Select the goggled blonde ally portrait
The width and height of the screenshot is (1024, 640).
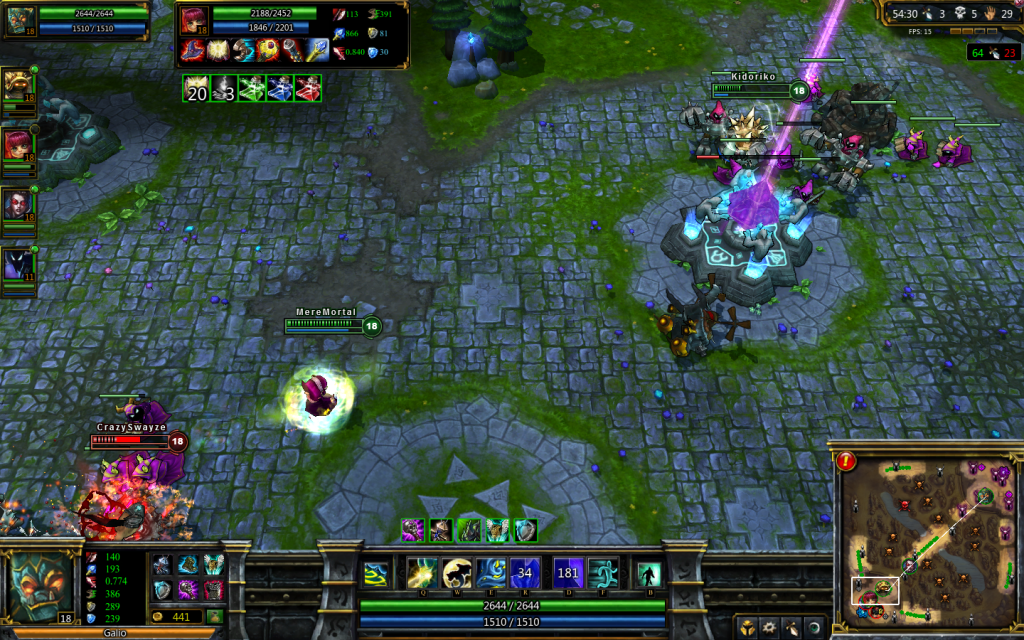pyautogui.click(x=16, y=85)
